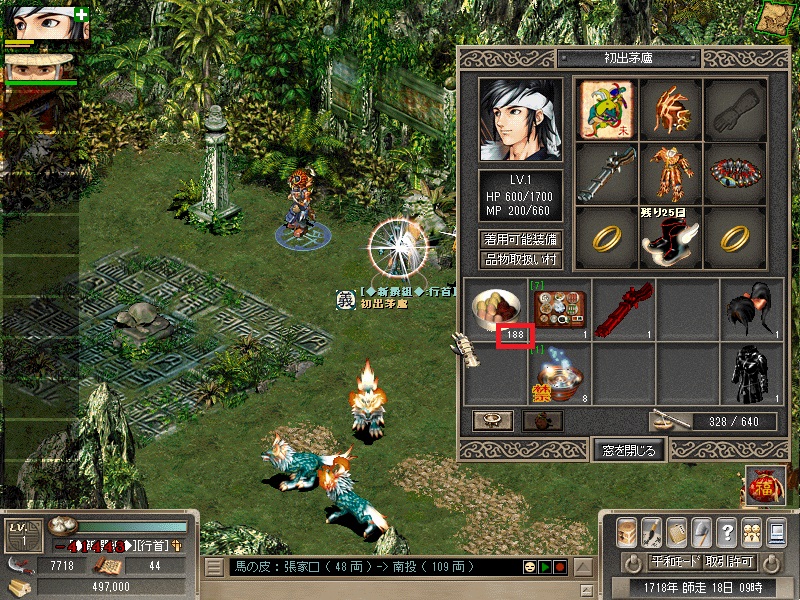800x600 pixels.
Task: Click the 着用可能装備 button
Action: (x=521, y=240)
